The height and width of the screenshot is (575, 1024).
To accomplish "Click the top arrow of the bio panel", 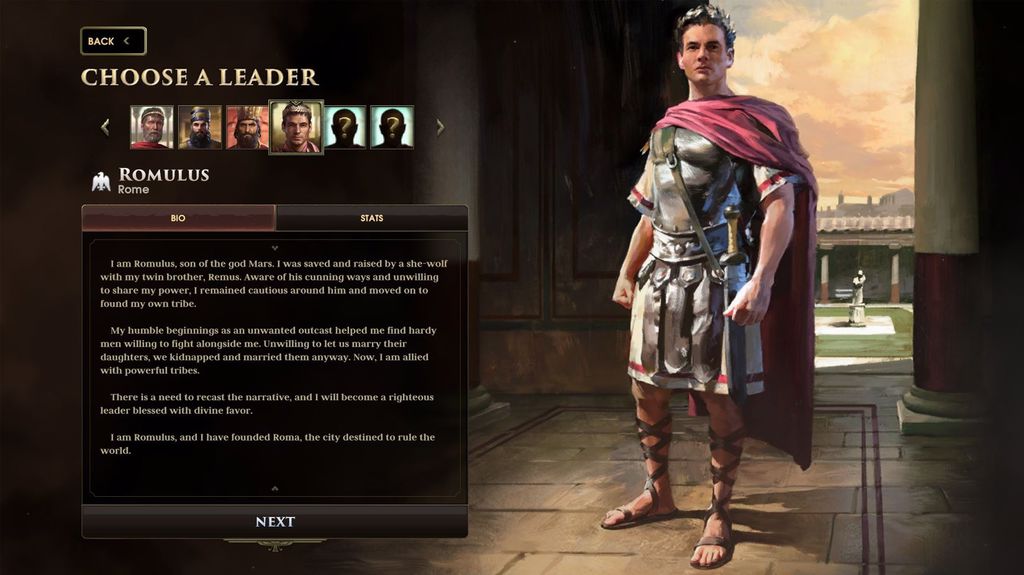I will click(x=275, y=247).
